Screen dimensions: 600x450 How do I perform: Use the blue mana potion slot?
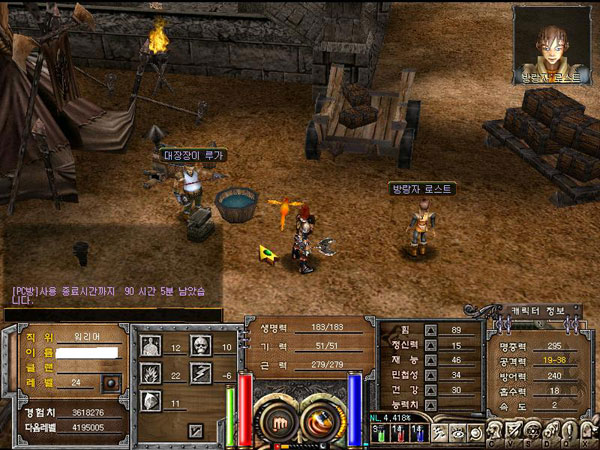[418, 435]
